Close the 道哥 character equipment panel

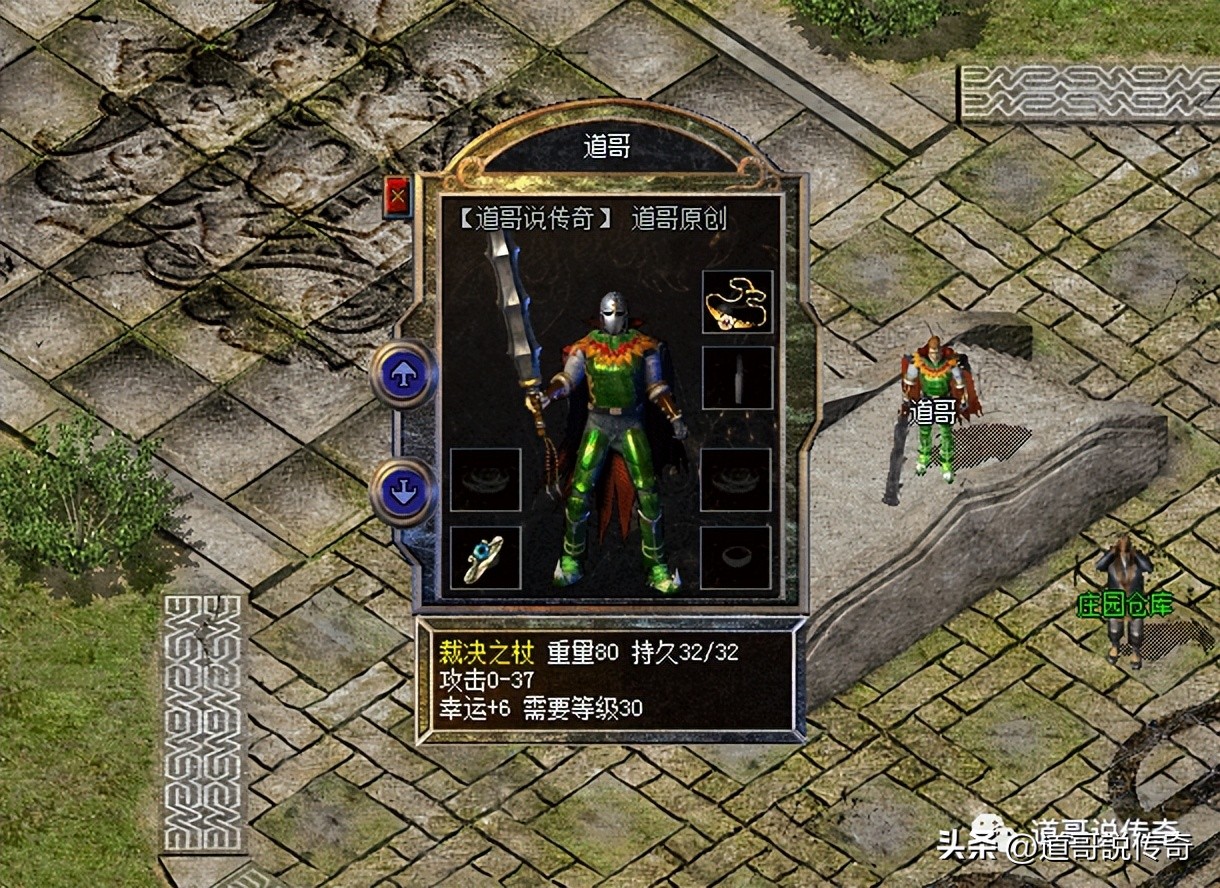[397, 198]
